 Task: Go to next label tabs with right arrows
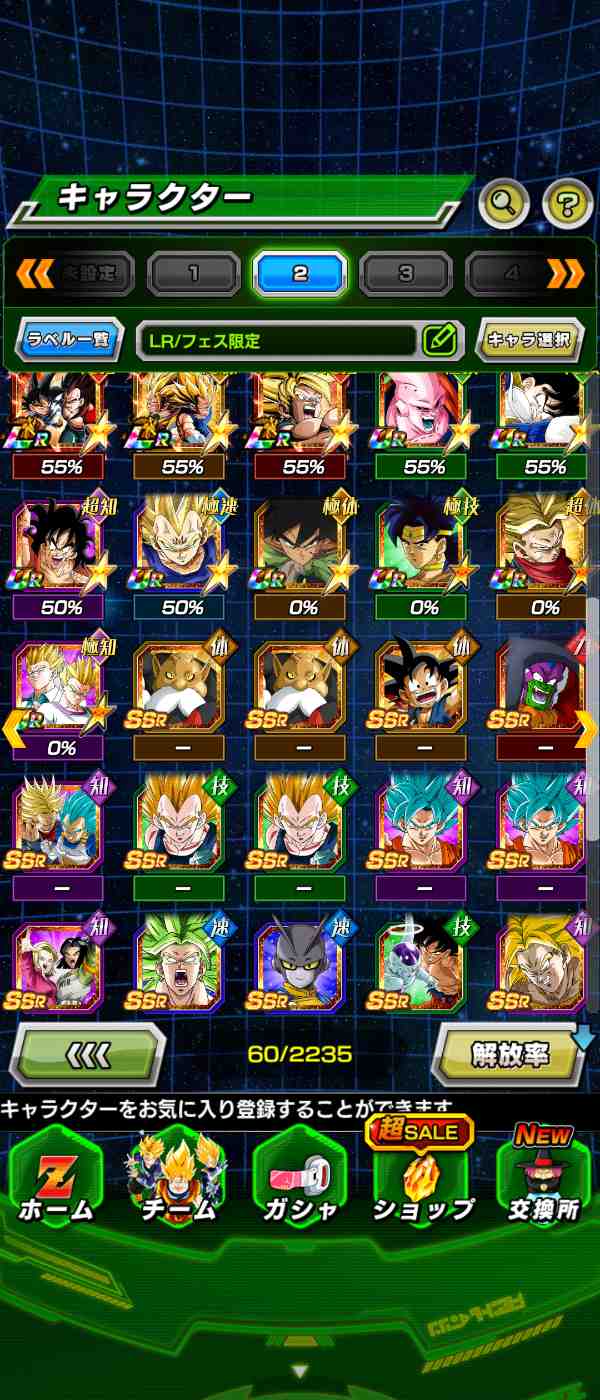566,273
